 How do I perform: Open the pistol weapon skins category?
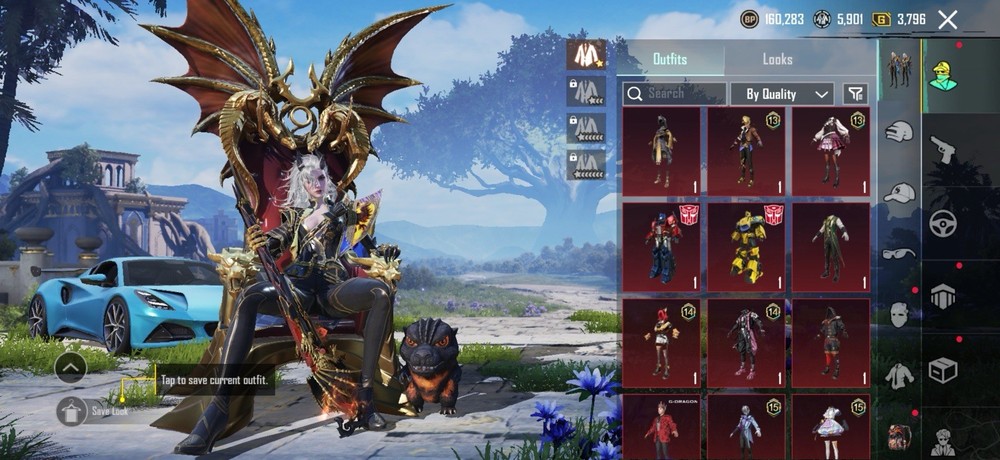point(942,151)
